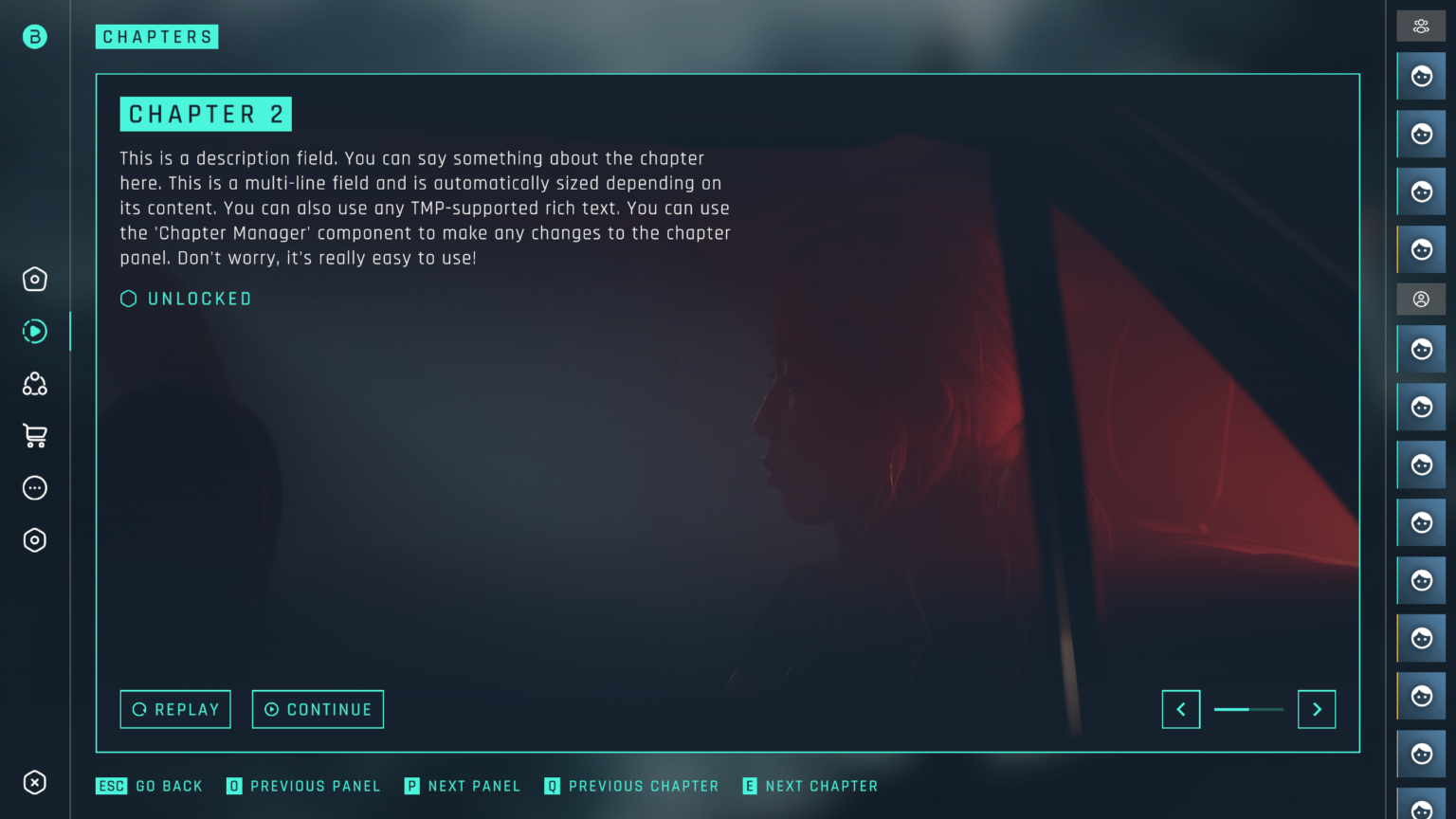Select the home pentagon icon in sidebar
Image resolution: width=1456 pixels, height=819 pixels.
pos(34,279)
